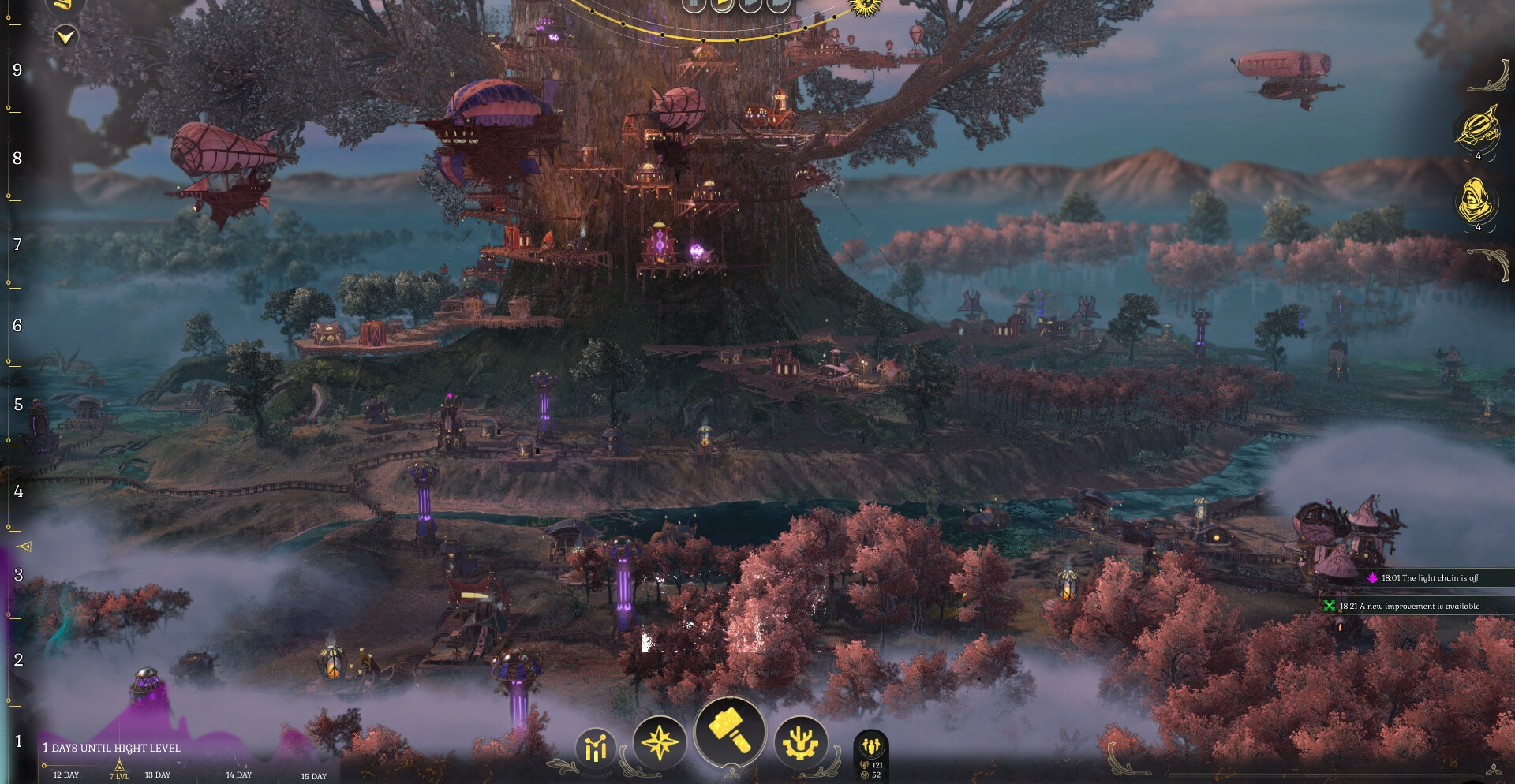Image resolution: width=1515 pixels, height=784 pixels.
Task: Click the 14 DAY timeline marker
Action: pyautogui.click(x=238, y=775)
